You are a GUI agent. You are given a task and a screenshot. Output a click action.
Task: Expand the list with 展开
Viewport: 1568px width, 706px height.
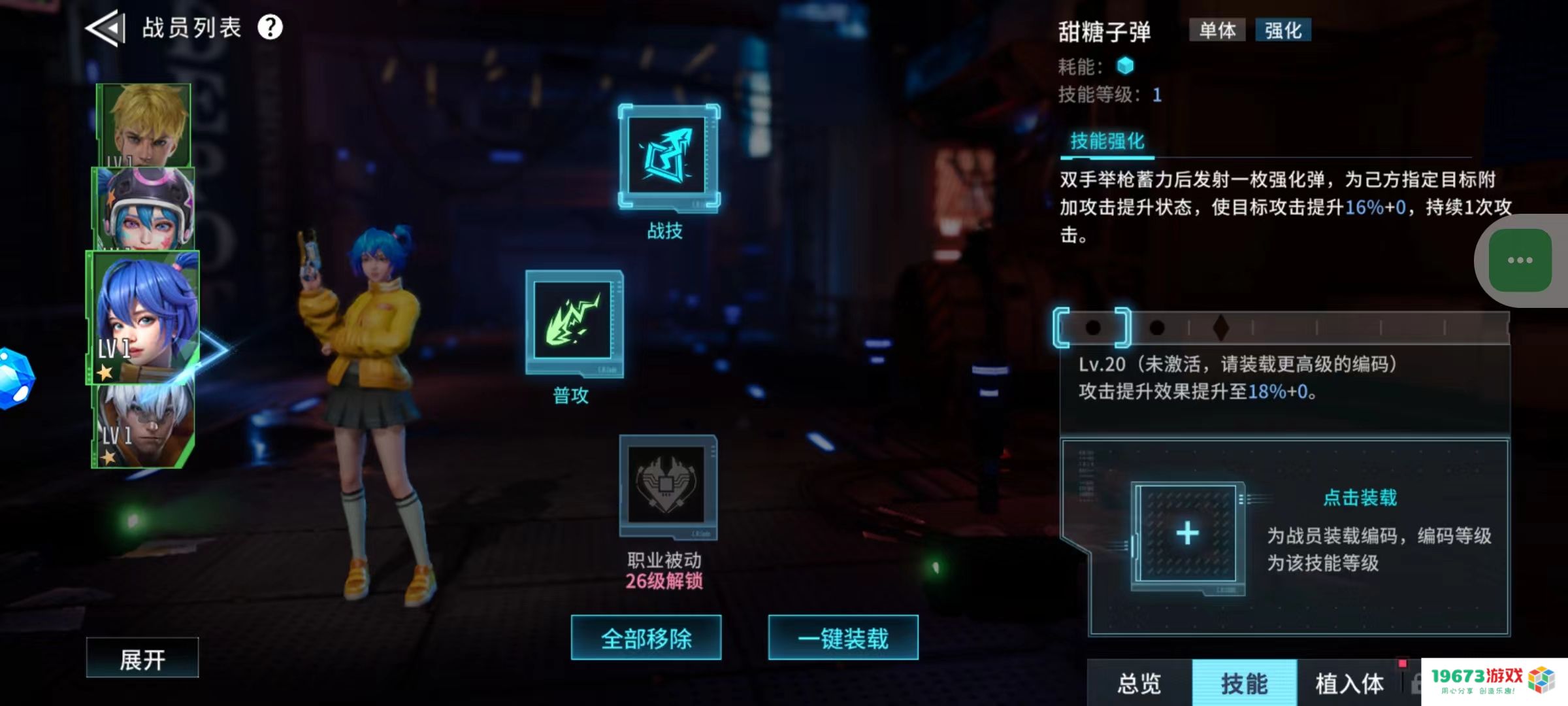(142, 658)
